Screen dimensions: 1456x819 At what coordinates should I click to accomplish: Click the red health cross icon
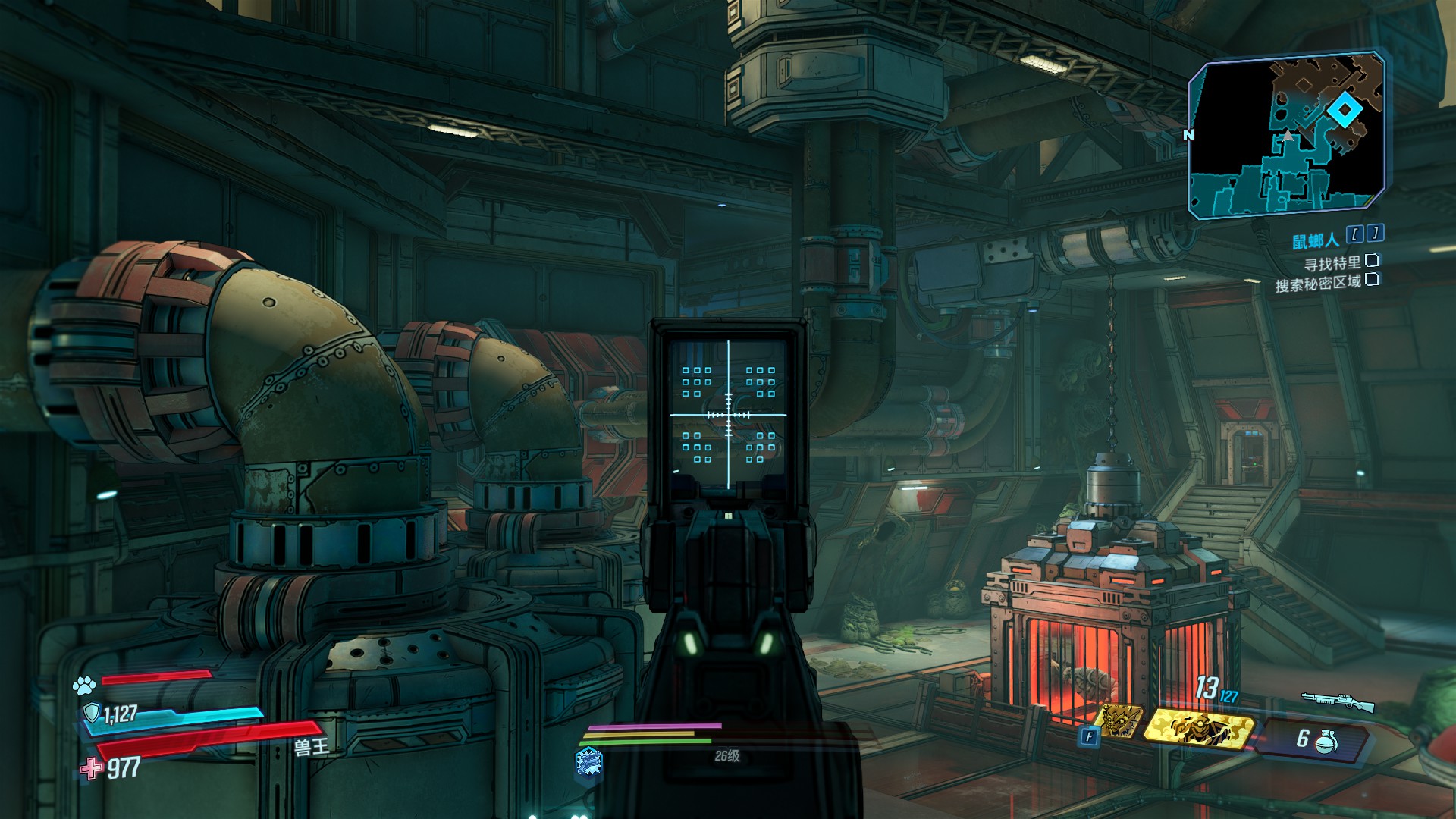pyautogui.click(x=92, y=768)
